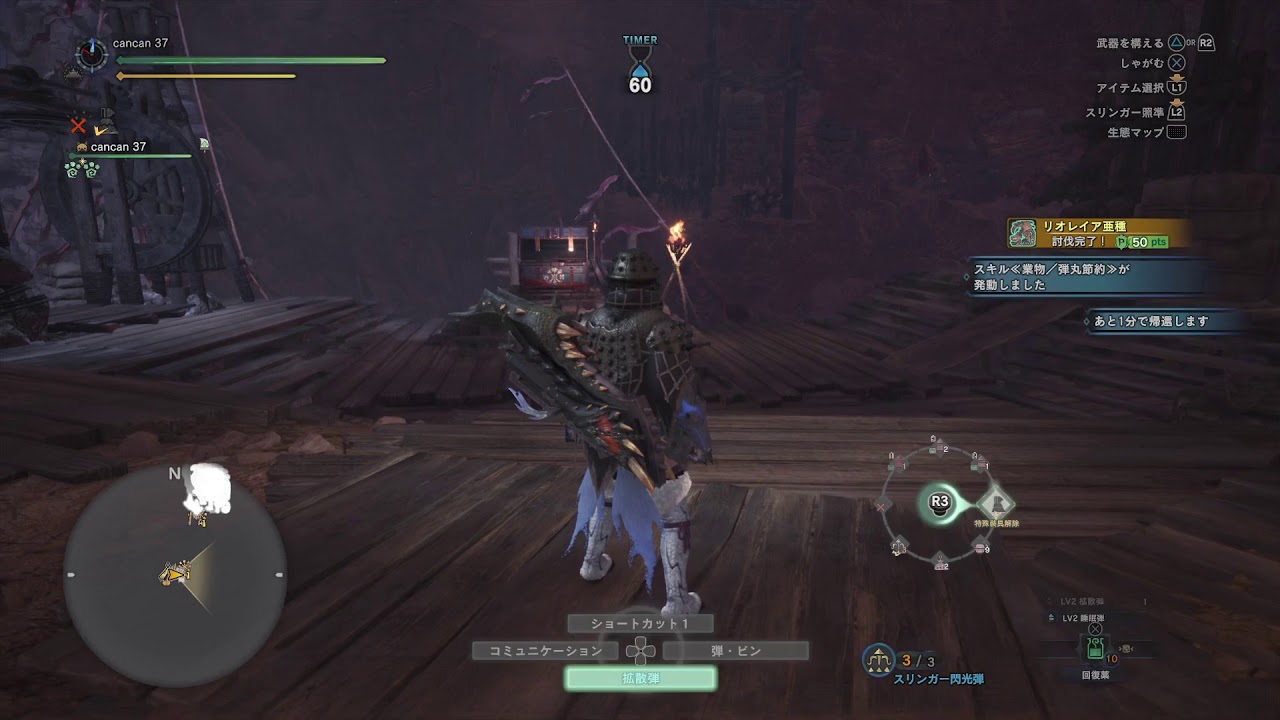Choose the ショートカット1 option

point(640,624)
